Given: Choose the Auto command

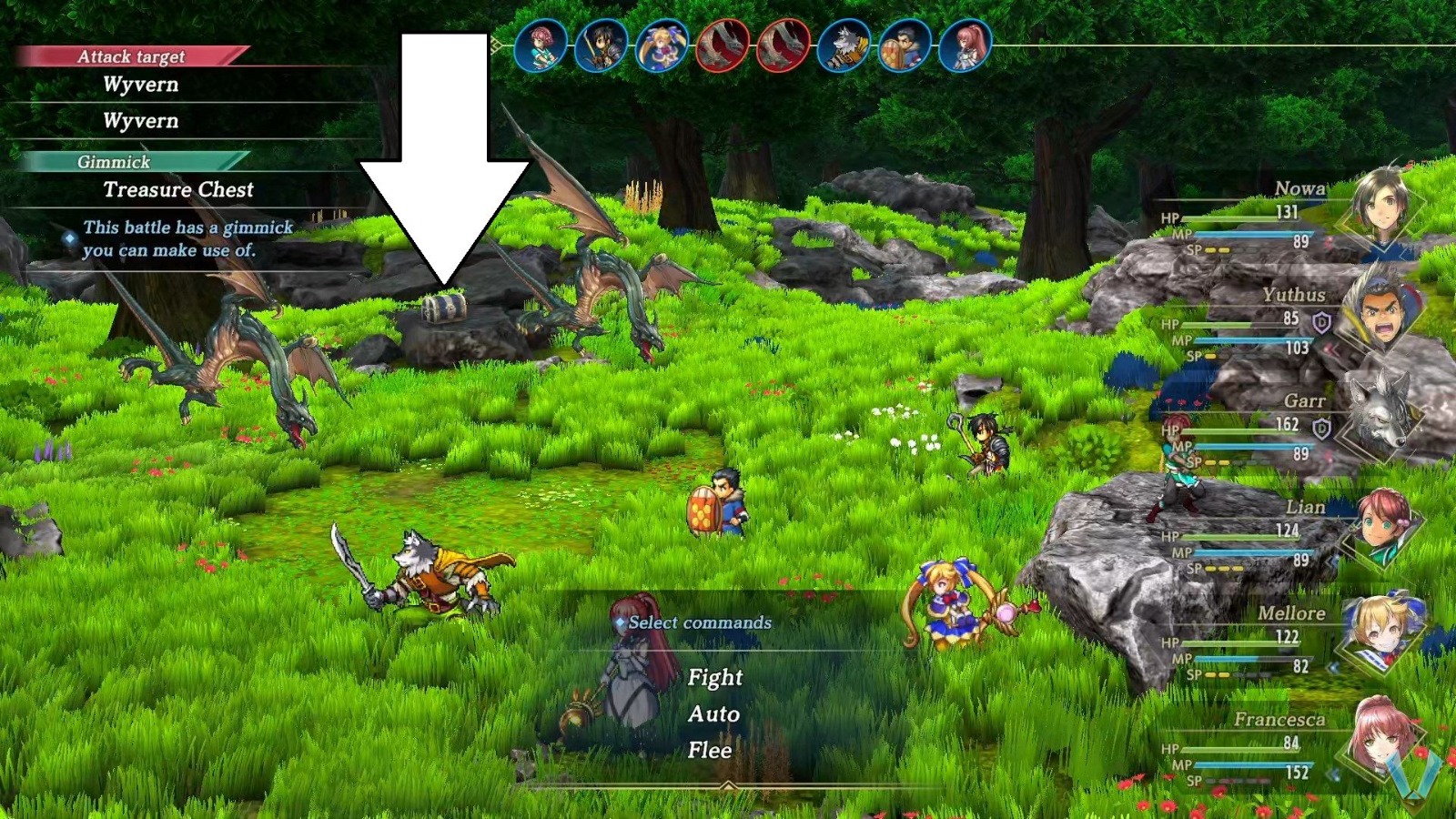Looking at the screenshot, I should [713, 715].
